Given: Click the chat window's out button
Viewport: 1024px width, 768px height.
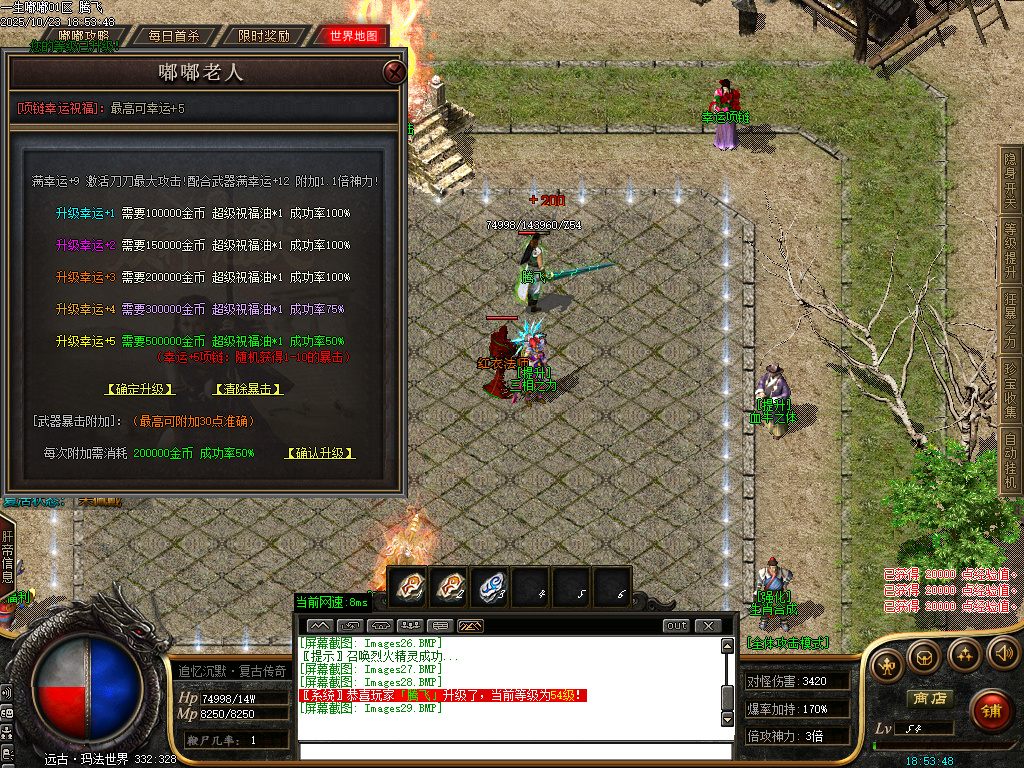Looking at the screenshot, I should pos(676,626).
